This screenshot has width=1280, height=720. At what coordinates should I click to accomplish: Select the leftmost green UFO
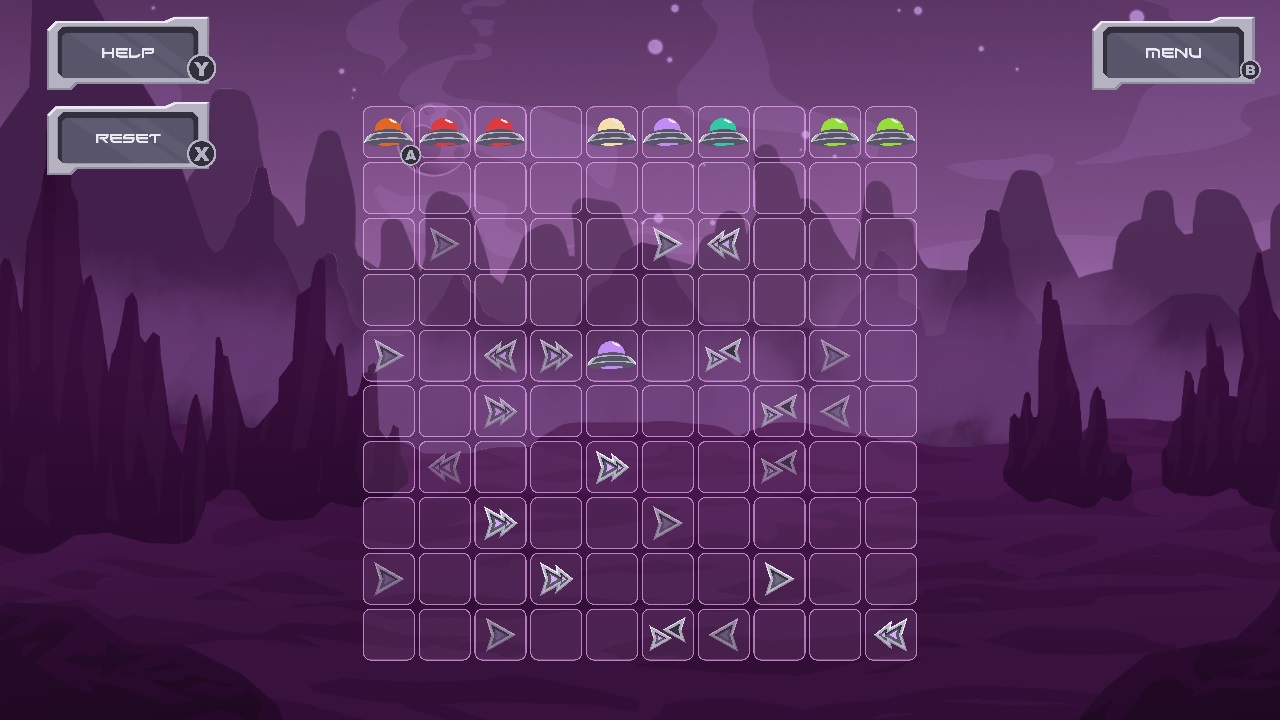(837, 133)
